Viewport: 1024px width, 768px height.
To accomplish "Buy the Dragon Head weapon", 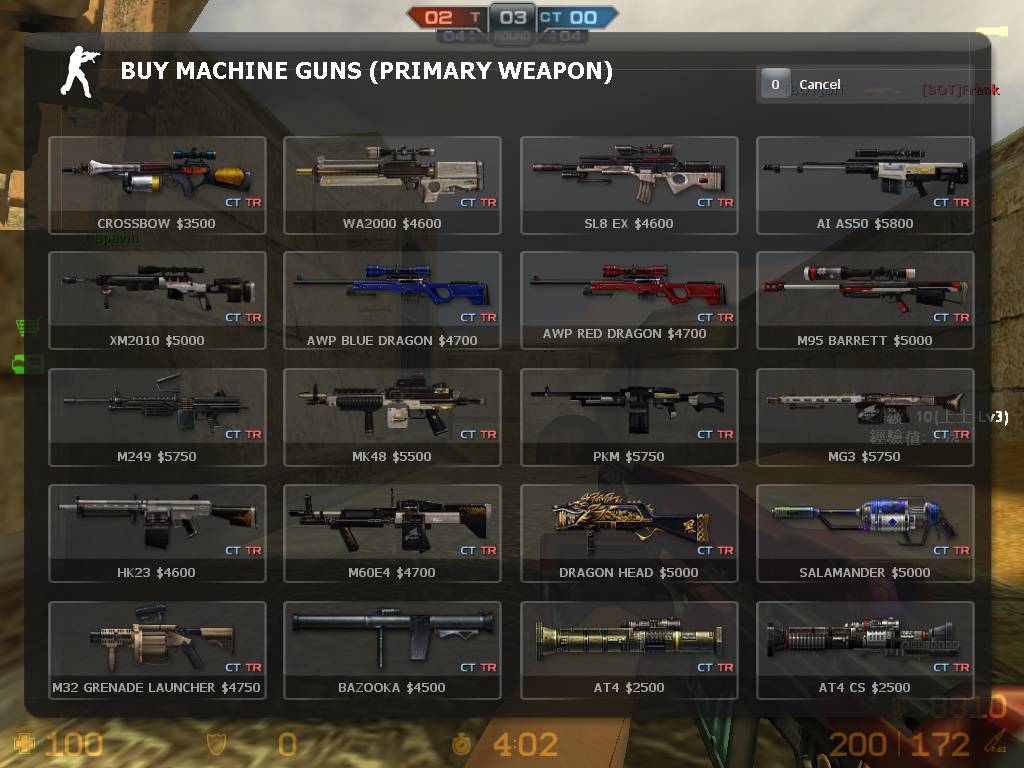I will pos(629,533).
